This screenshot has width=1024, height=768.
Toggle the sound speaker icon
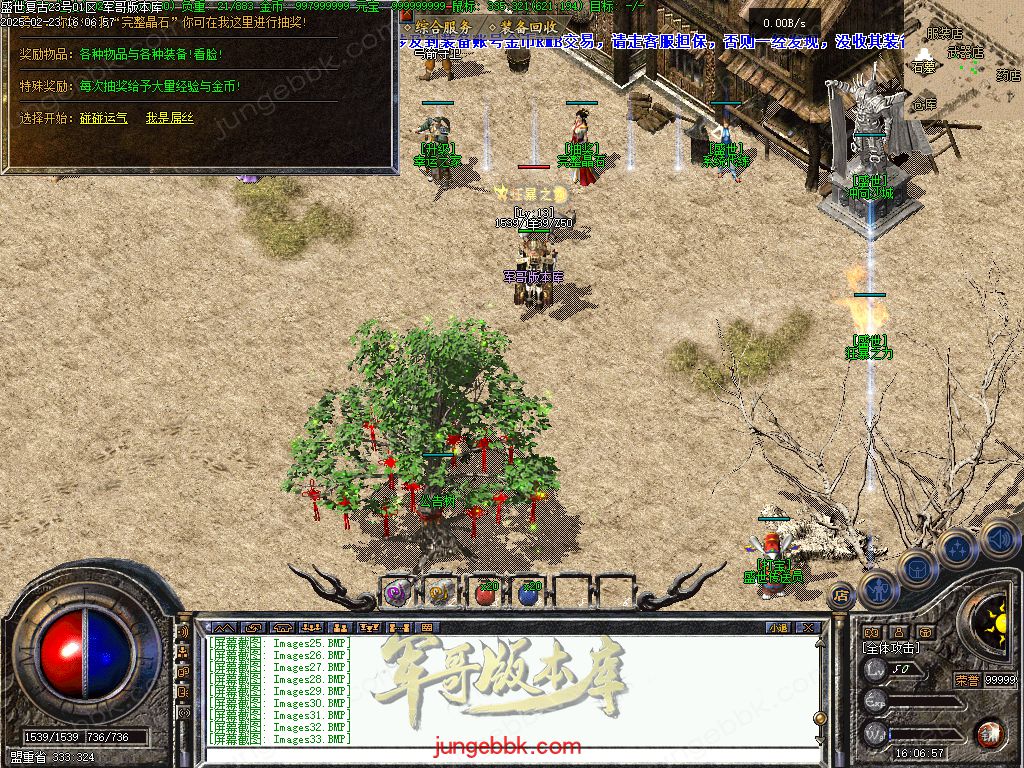[x=998, y=538]
